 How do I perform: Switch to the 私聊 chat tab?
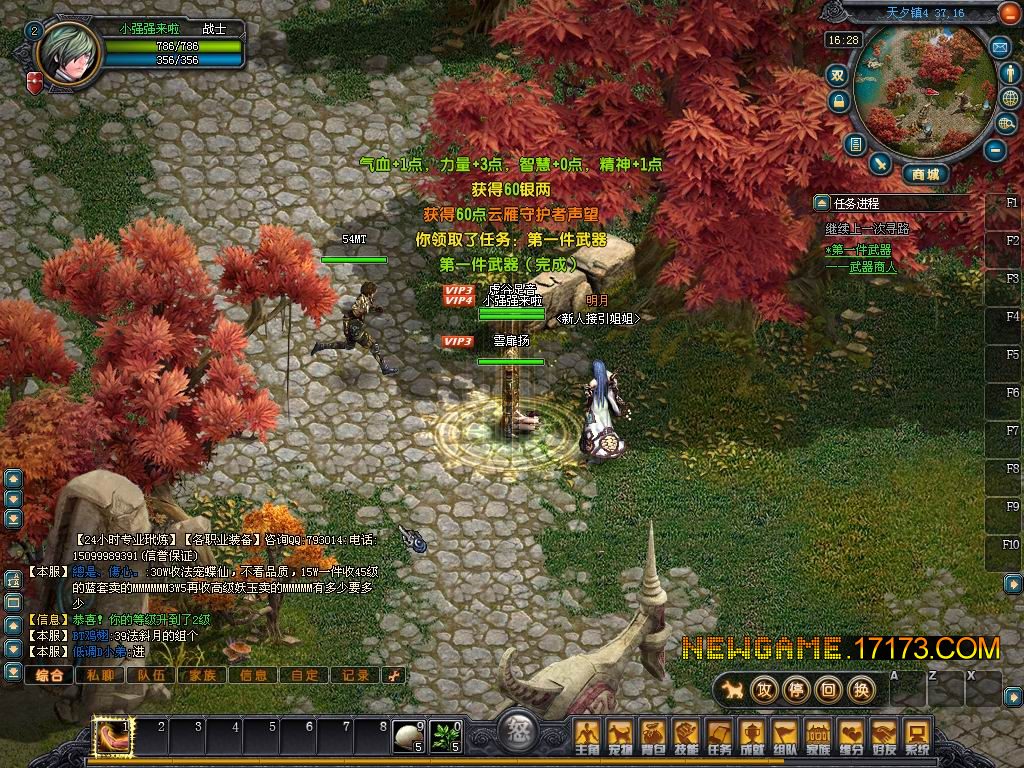click(x=99, y=675)
